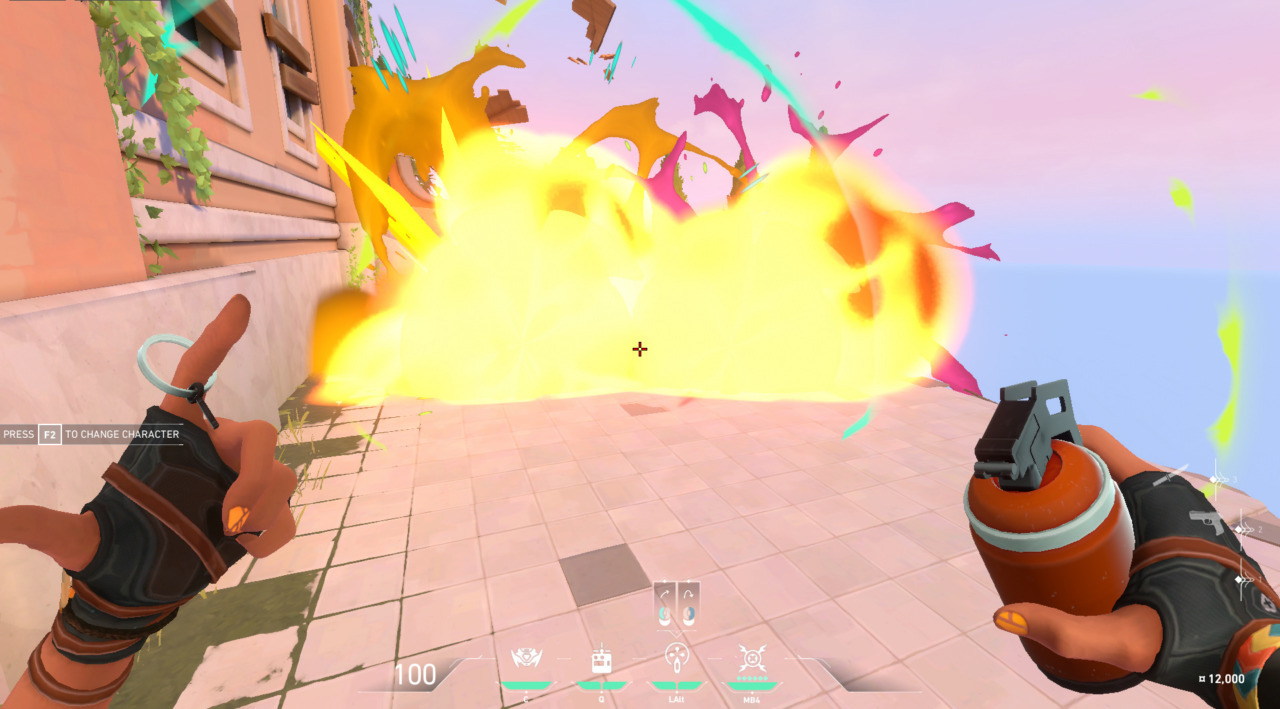Screen dimensions: 1280x709
Task: Click the right-click lob throw hint icon
Action: (687, 603)
